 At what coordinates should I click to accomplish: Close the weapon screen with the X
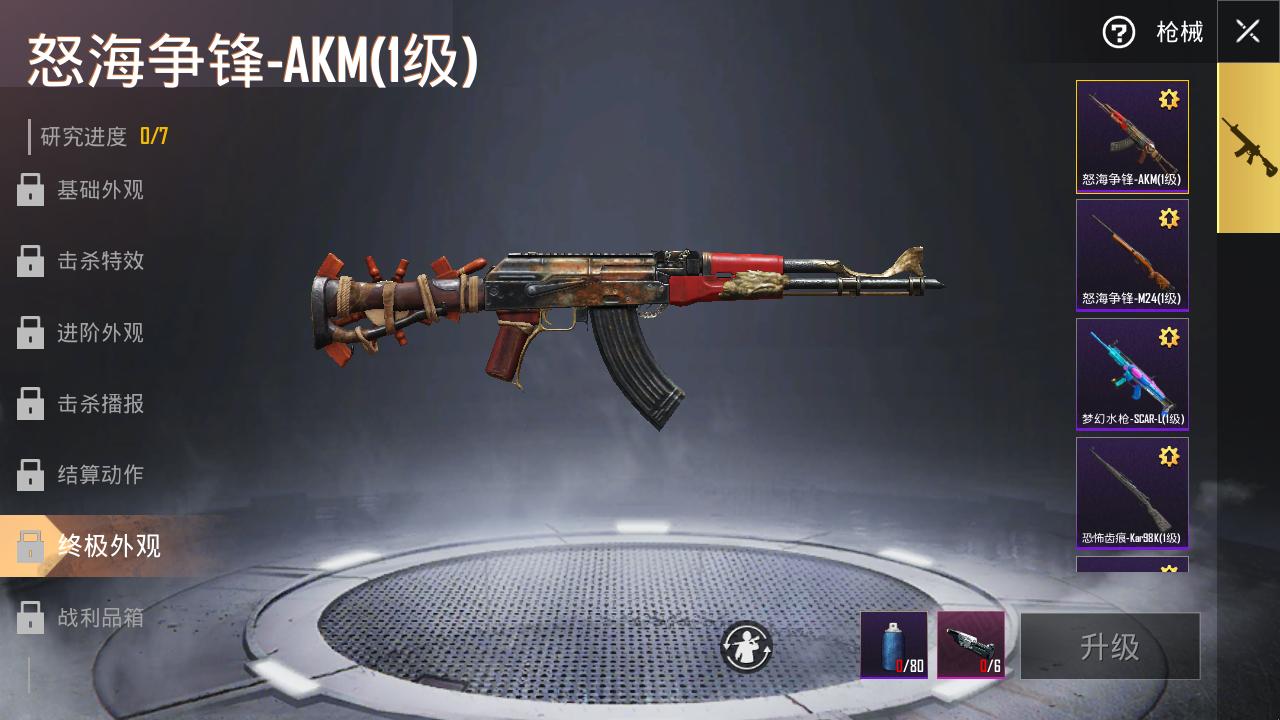(1247, 31)
